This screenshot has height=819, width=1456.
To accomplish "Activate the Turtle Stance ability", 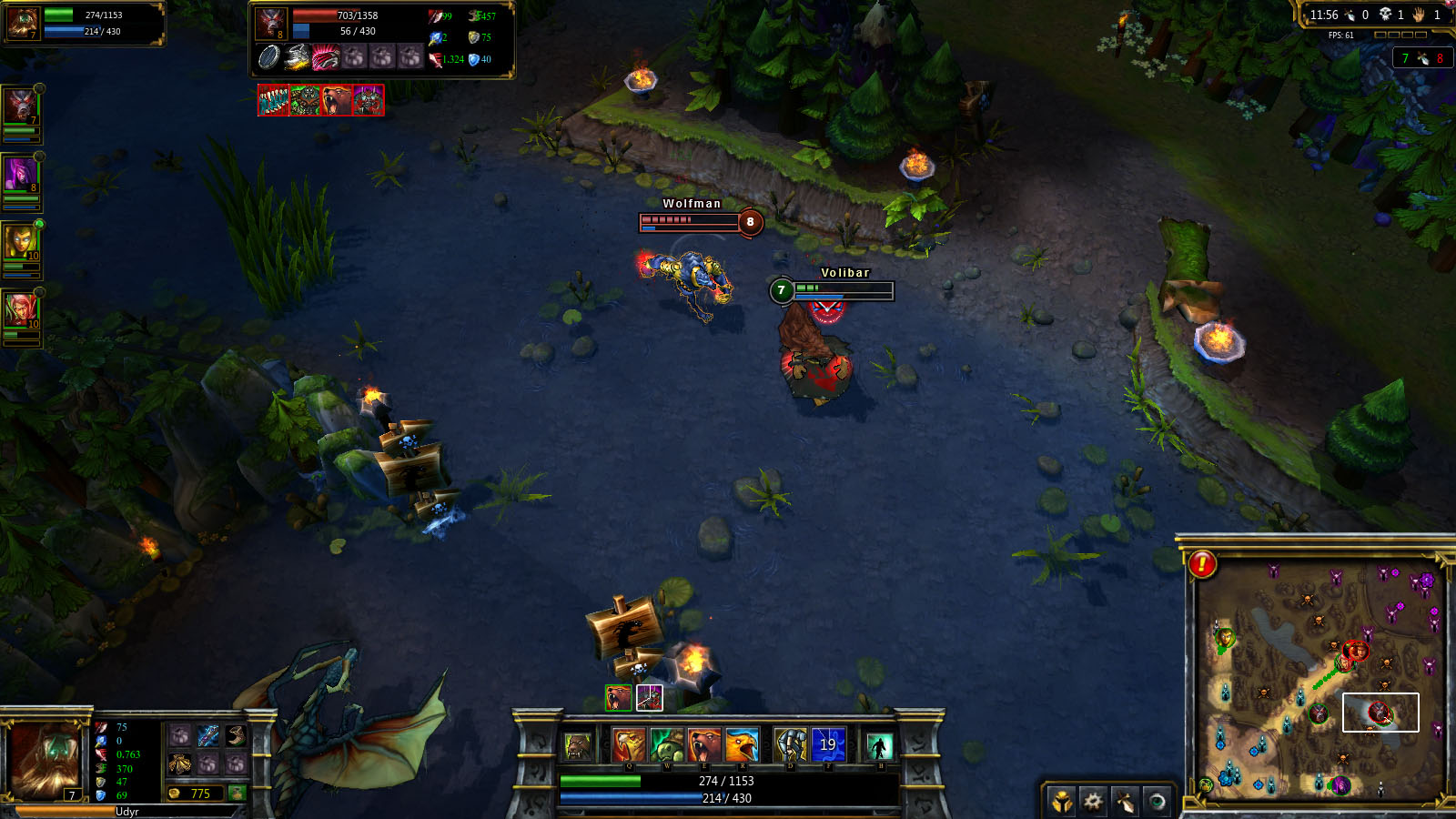I will coord(666,745).
